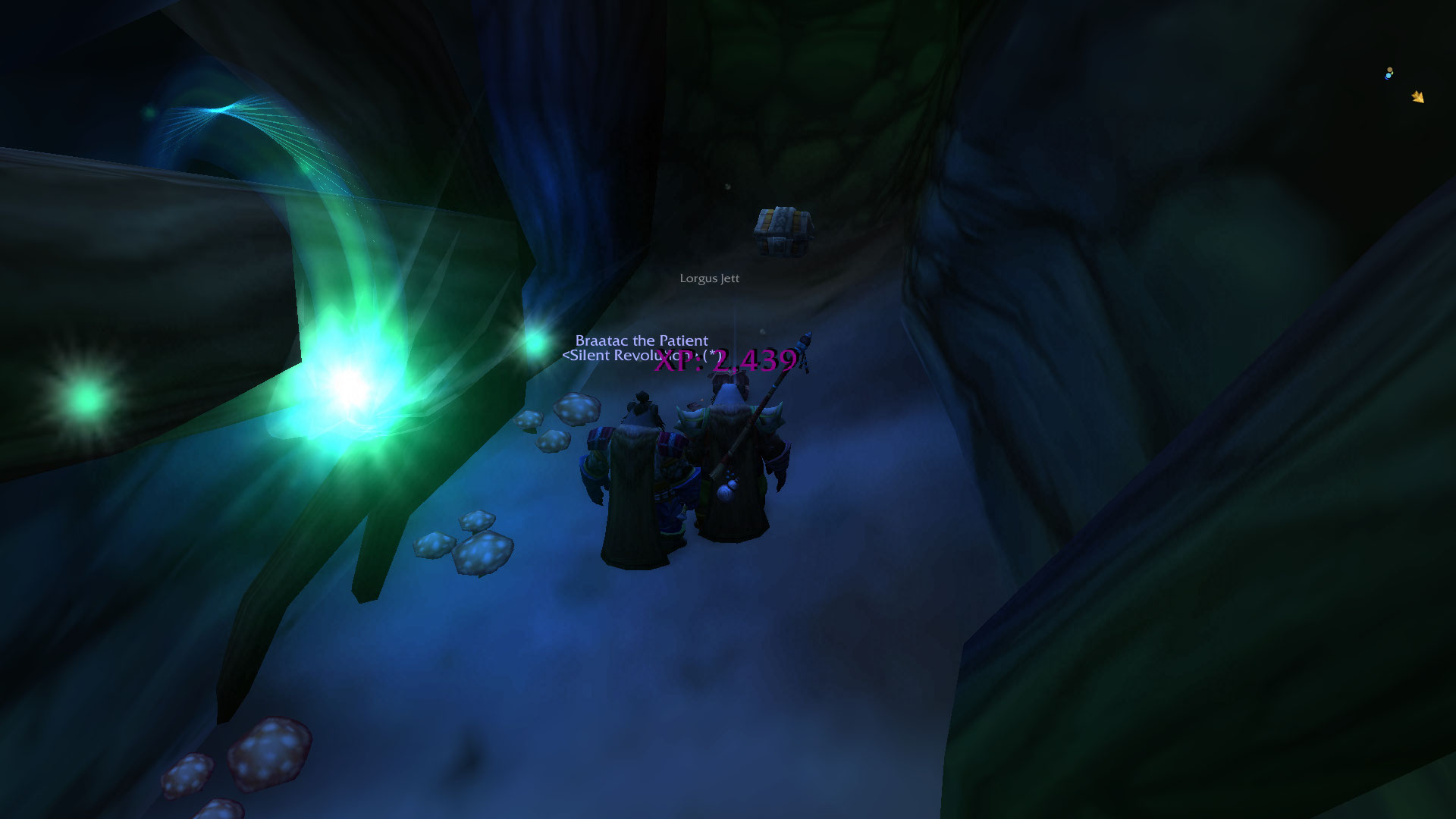Screen dimensions: 1456x819
Task: Target Braatac the Patient's nameplate
Action: (x=642, y=341)
